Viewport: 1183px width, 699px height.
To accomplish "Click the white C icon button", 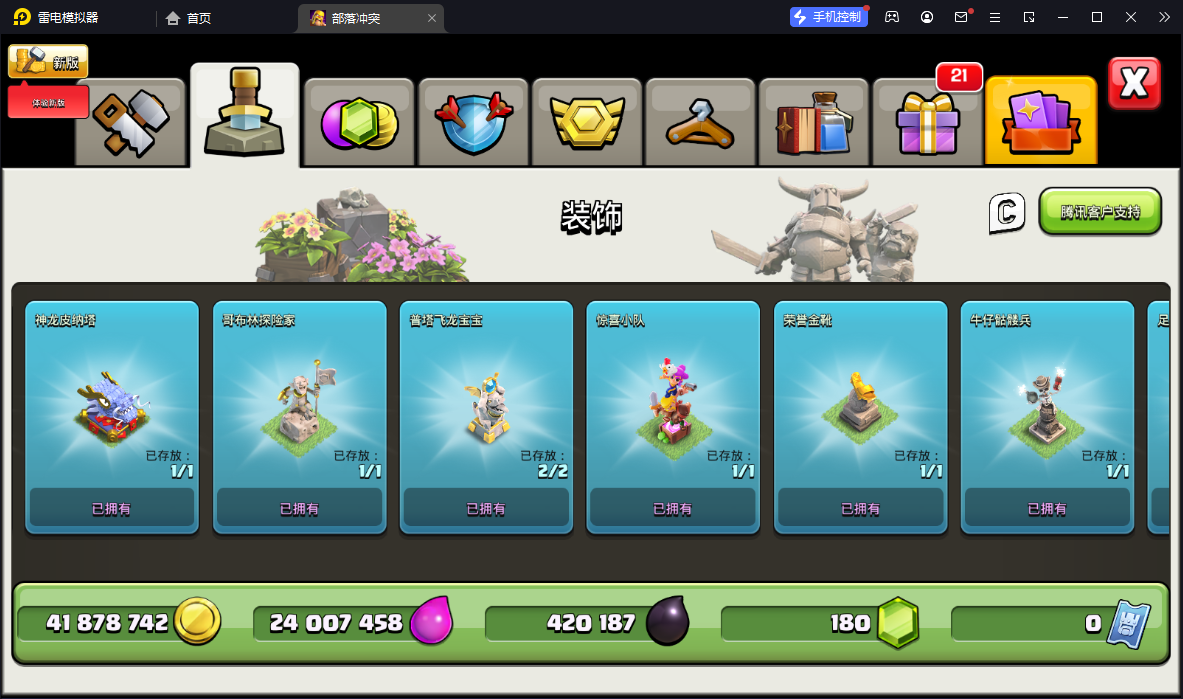I will [1007, 212].
